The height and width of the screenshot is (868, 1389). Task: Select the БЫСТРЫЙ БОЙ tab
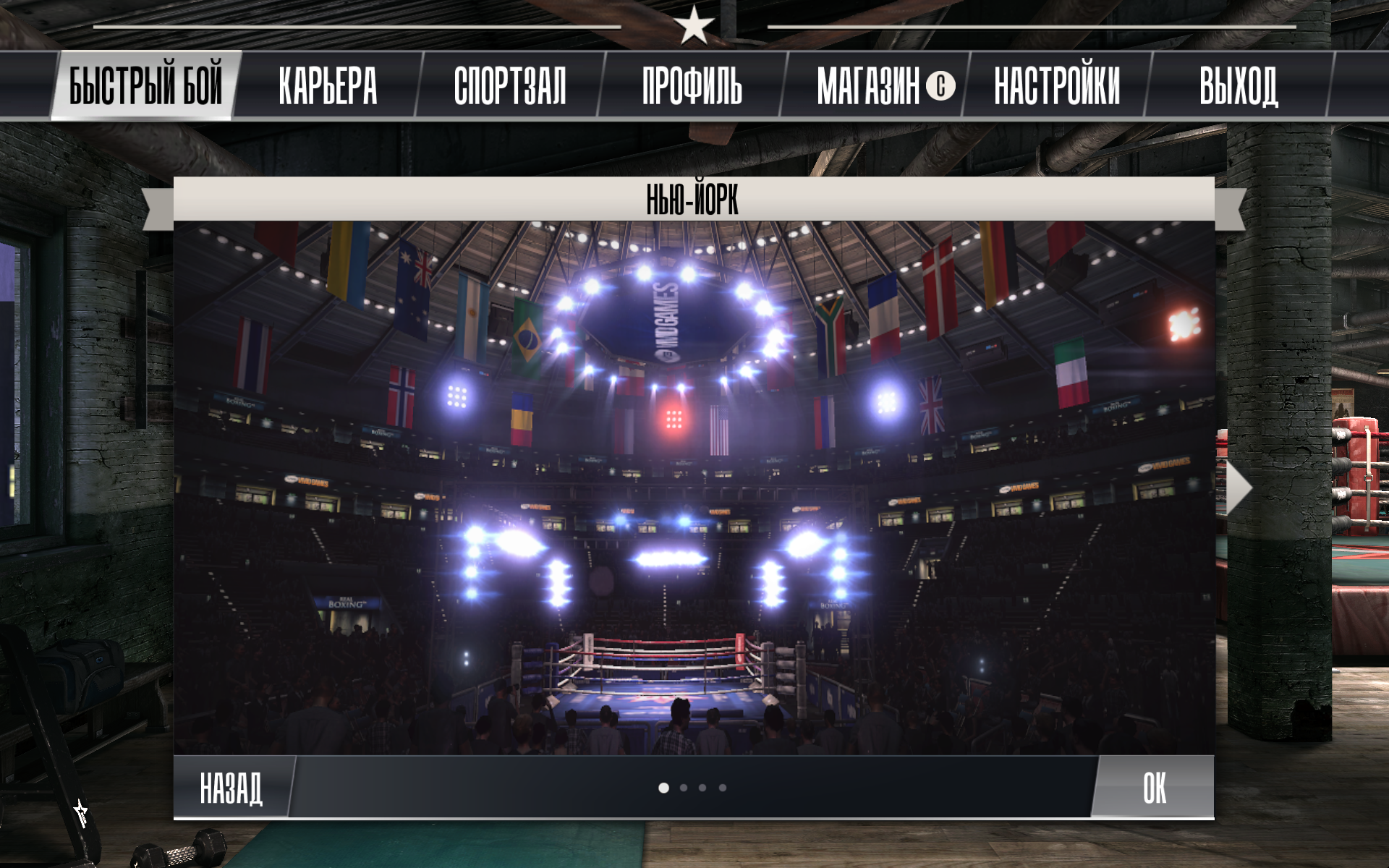click(x=145, y=85)
